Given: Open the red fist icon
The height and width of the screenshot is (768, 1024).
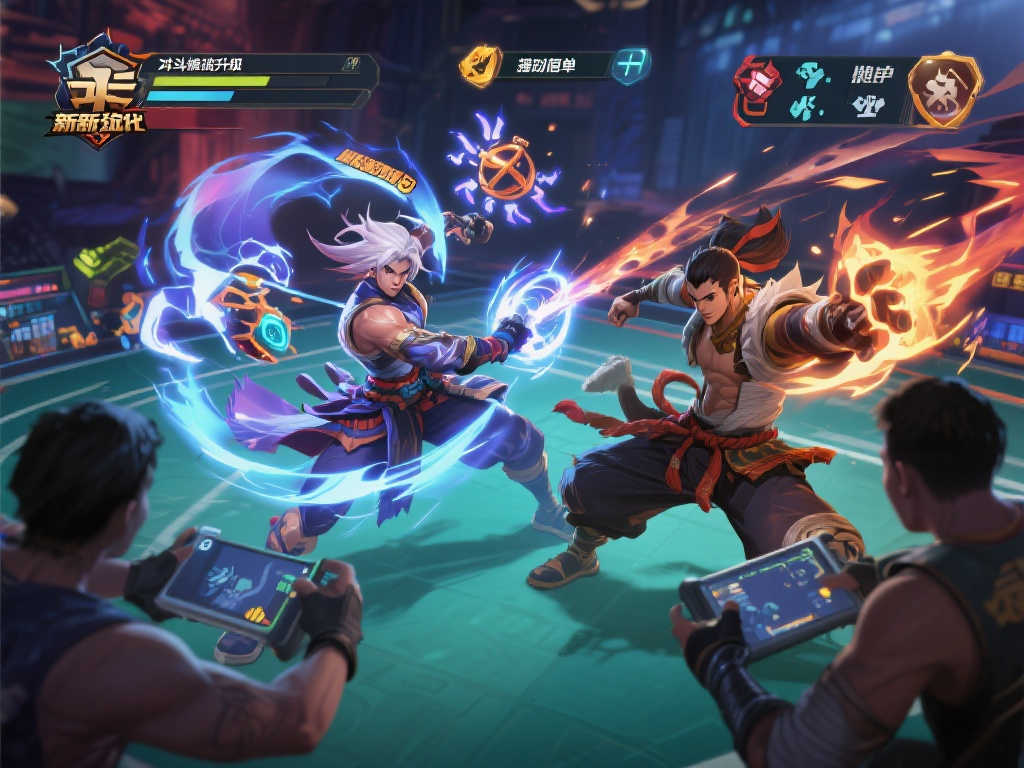Looking at the screenshot, I should 757,84.
